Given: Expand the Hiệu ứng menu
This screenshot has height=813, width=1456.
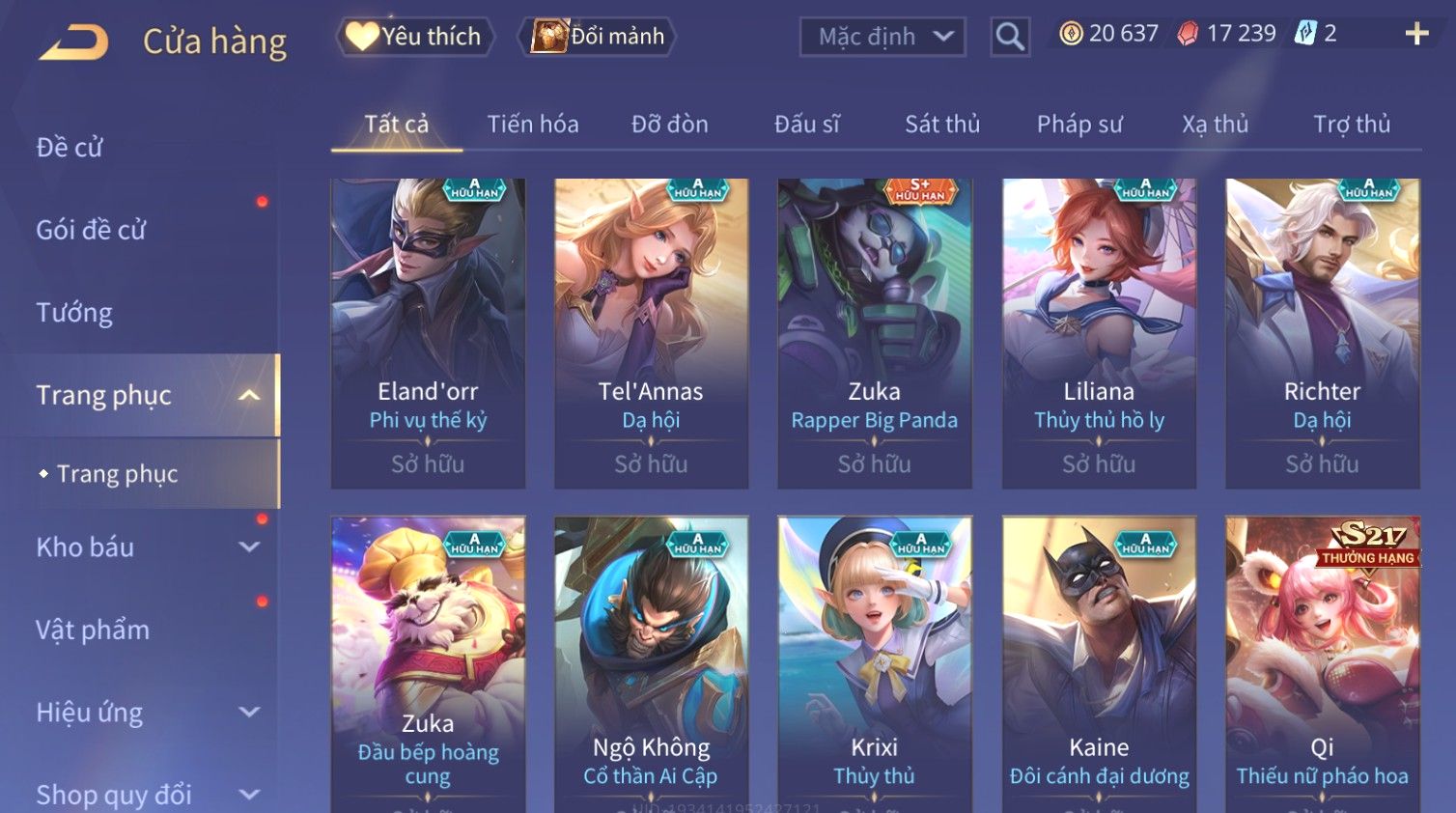Looking at the screenshot, I should 145,713.
